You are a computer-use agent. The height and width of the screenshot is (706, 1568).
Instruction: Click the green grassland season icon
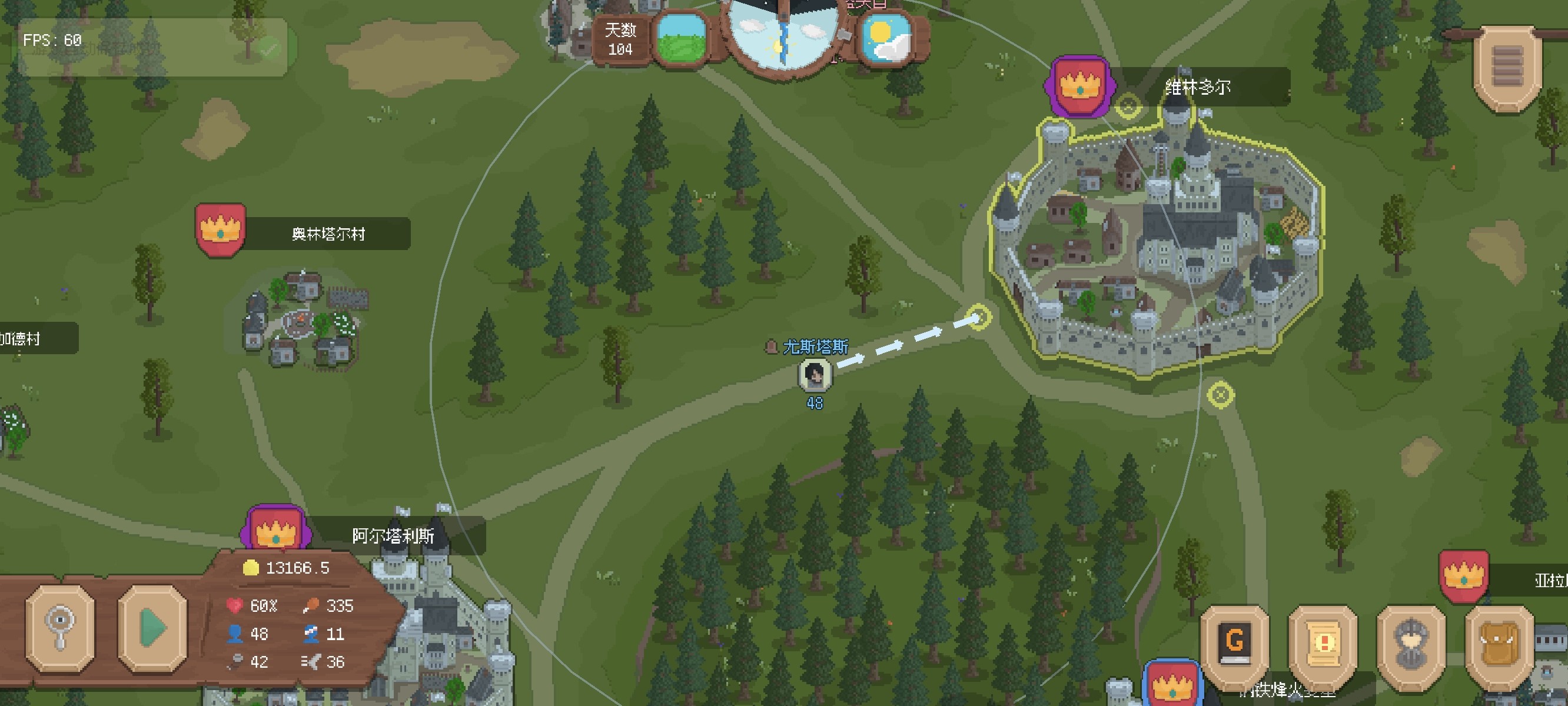[681, 38]
